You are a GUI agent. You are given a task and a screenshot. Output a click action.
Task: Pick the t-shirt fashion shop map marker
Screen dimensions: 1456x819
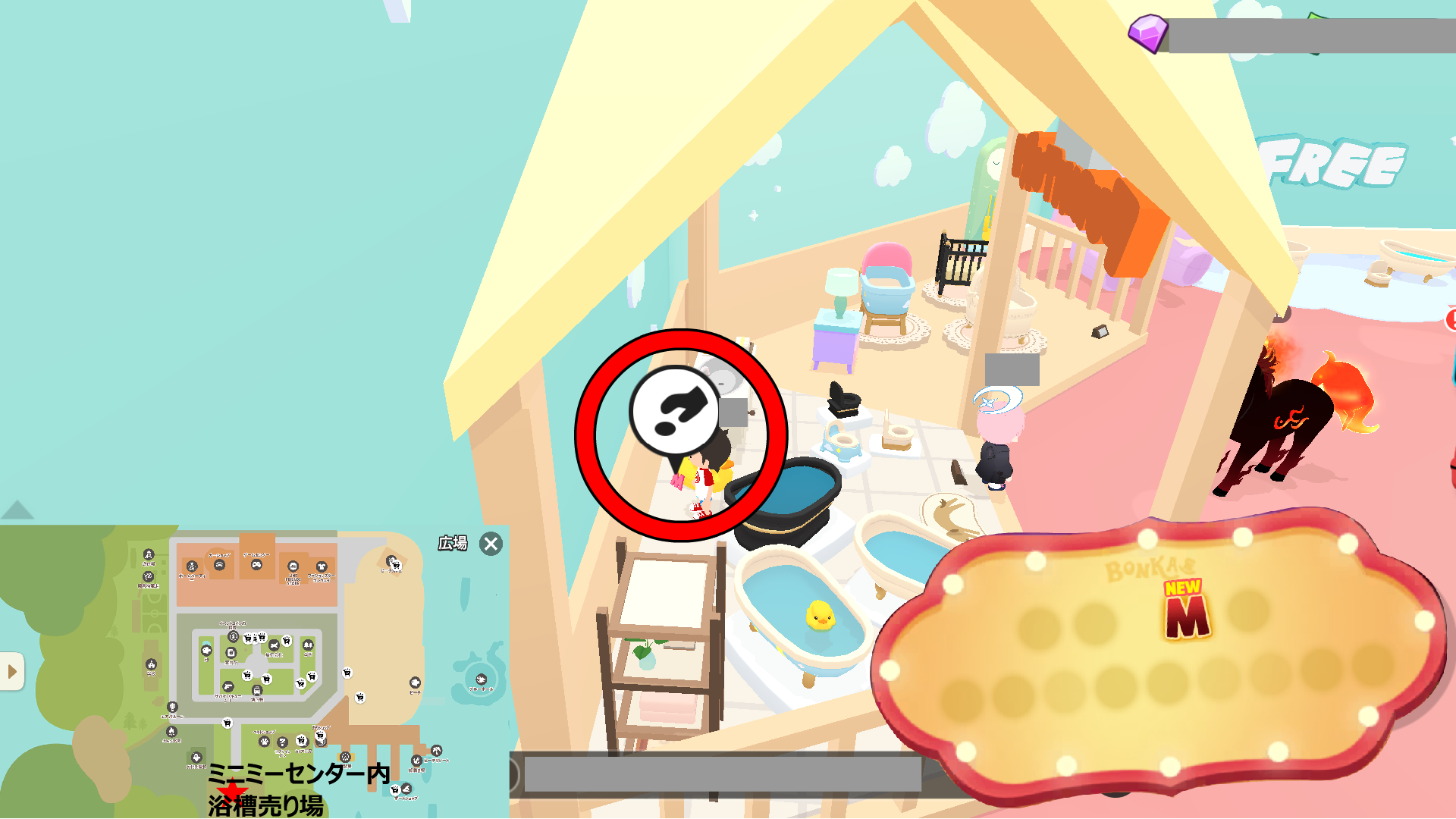click(x=322, y=566)
